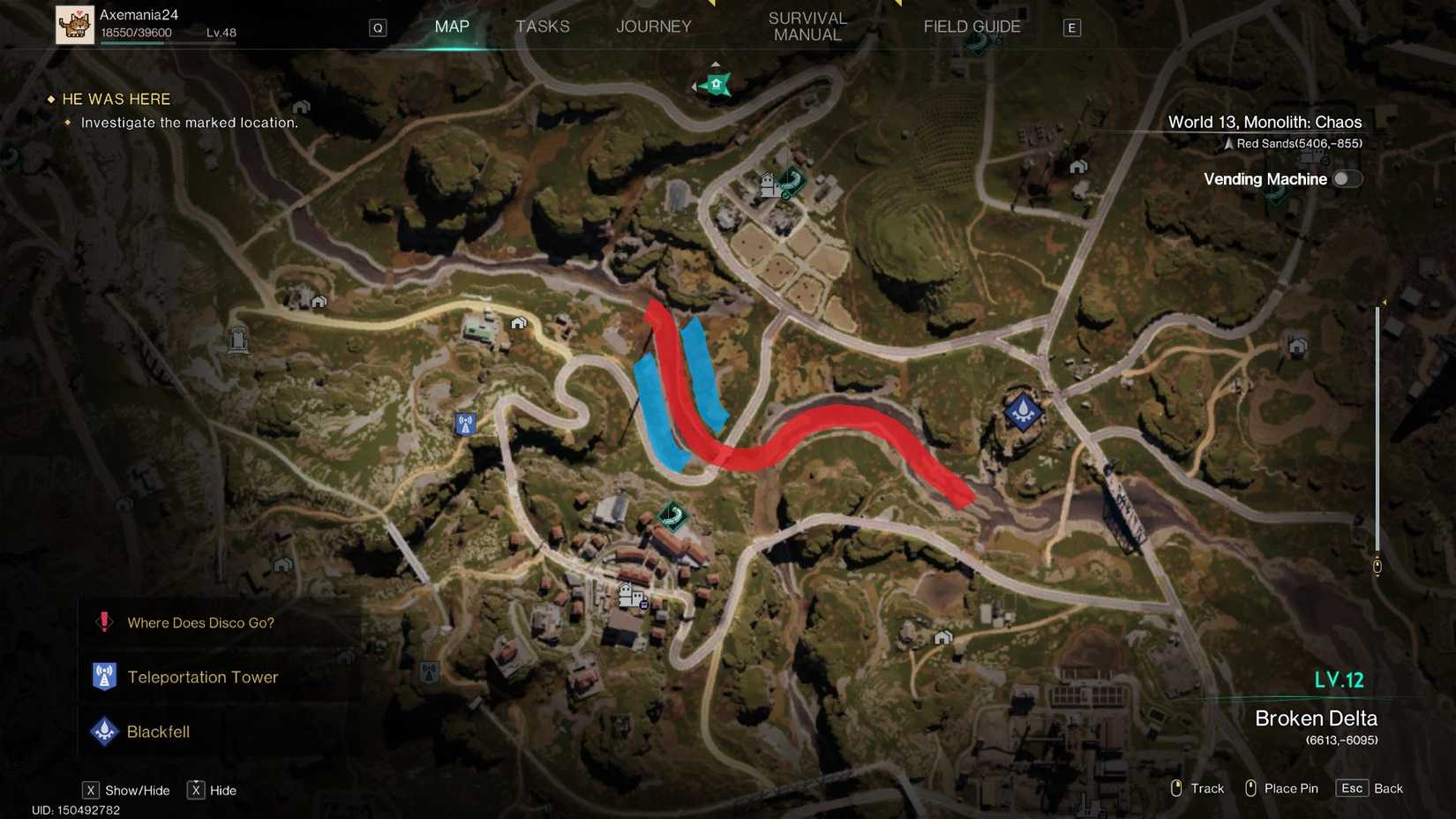Viewport: 1456px width, 819px height.
Task: Select the Teleportation Tower icon on the map
Action: pos(465,424)
